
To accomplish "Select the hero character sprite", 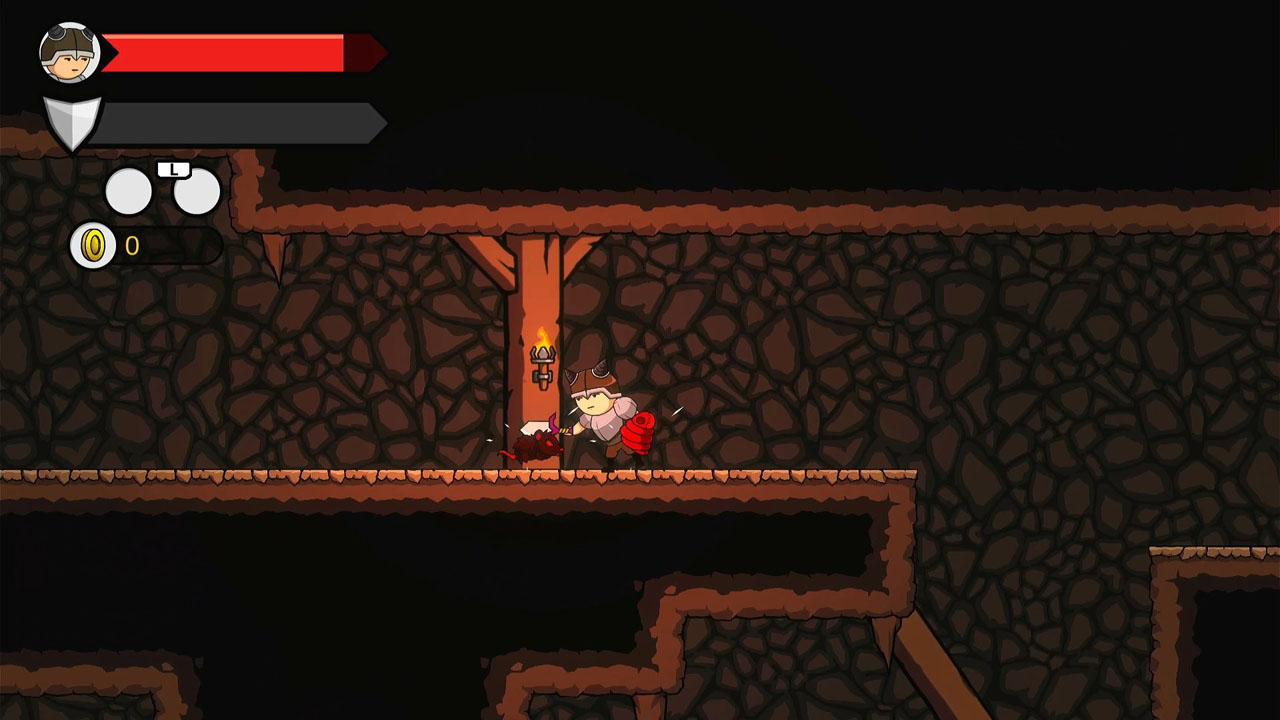I will point(600,415).
